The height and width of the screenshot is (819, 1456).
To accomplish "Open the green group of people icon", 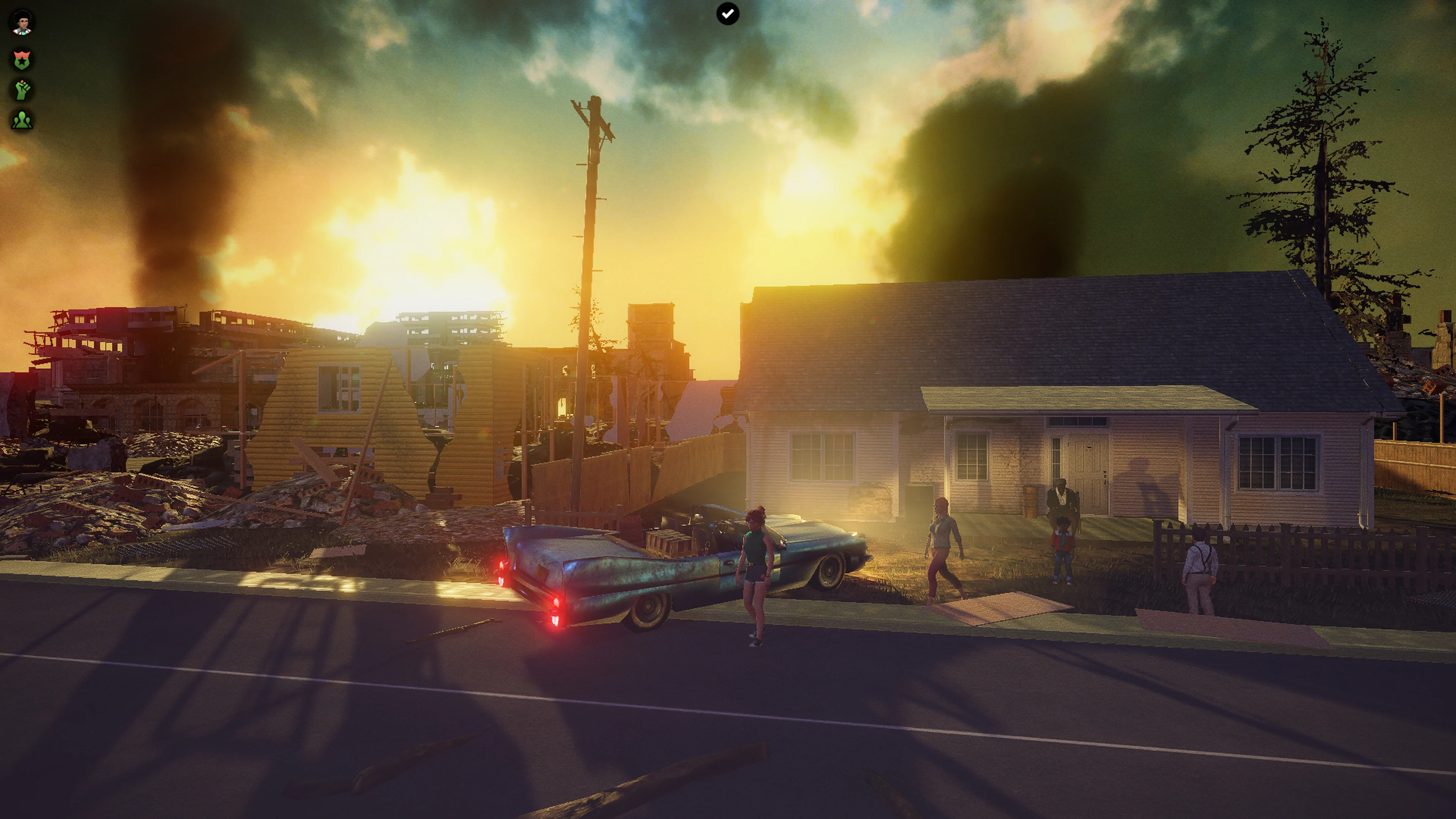I will click(x=23, y=120).
